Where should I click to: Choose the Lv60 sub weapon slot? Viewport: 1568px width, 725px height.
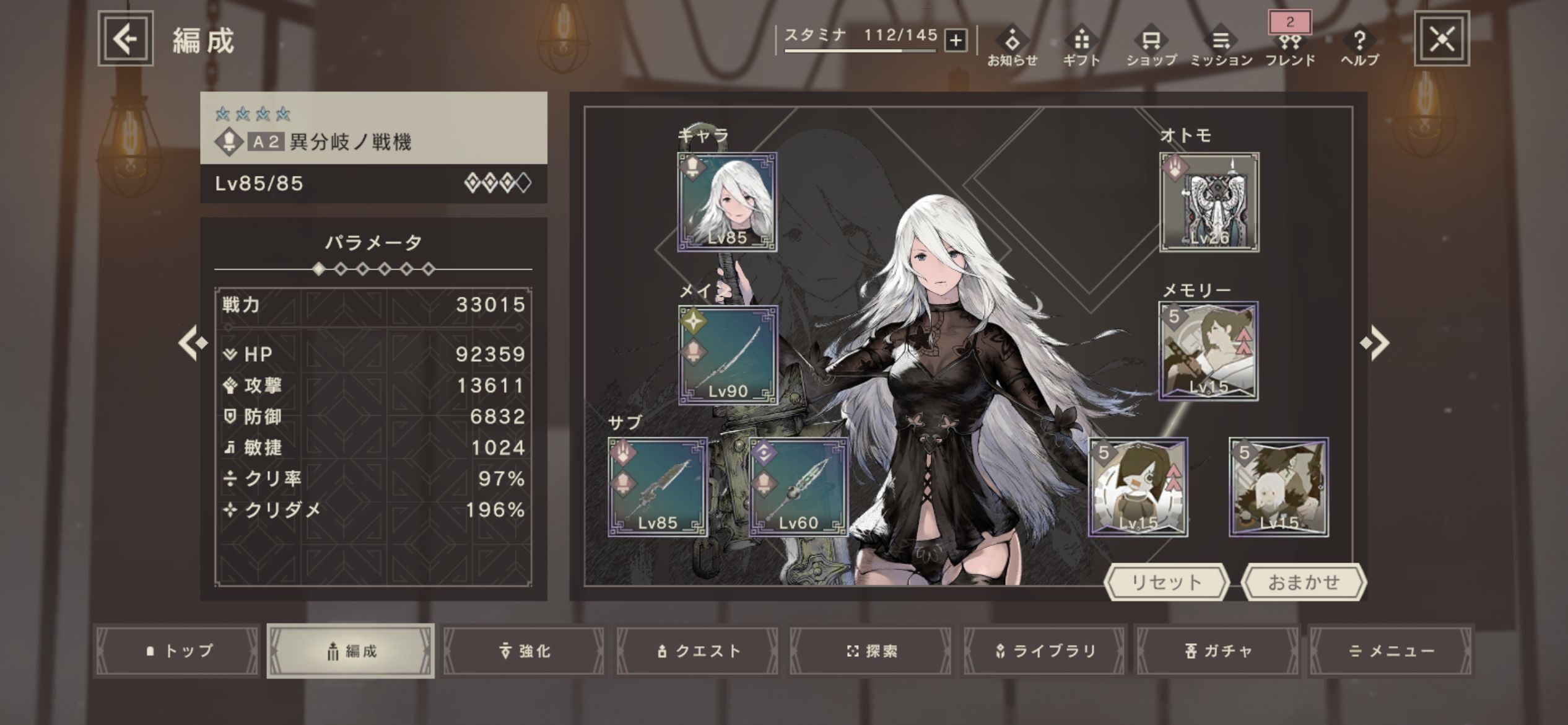coord(798,487)
